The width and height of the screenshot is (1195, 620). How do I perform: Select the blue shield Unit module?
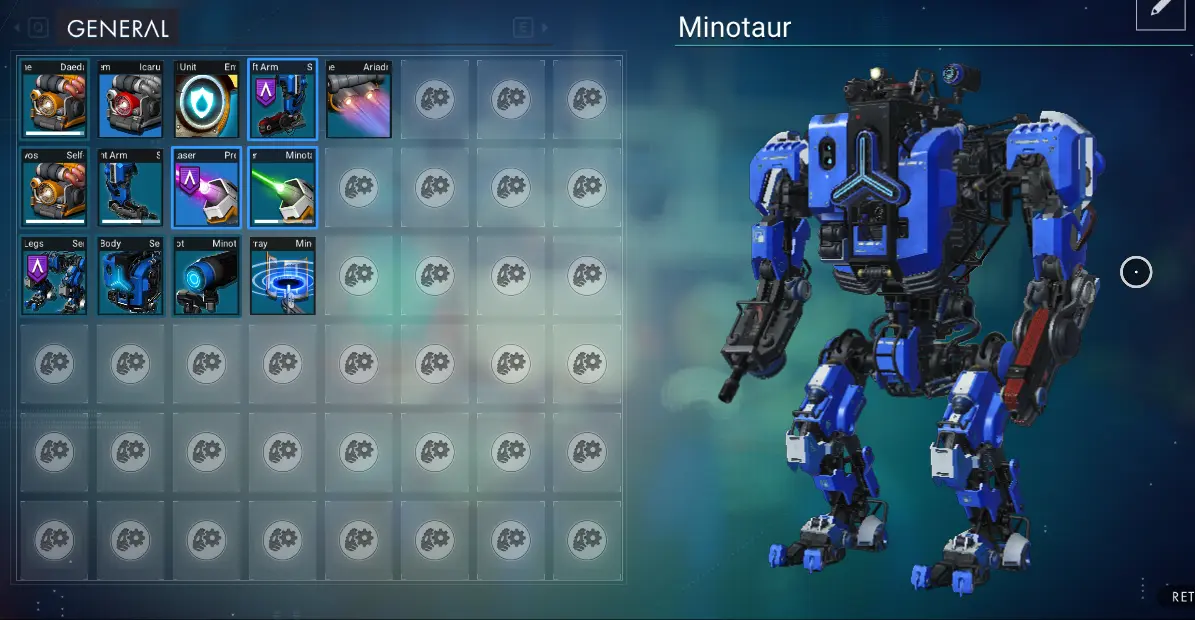207,99
